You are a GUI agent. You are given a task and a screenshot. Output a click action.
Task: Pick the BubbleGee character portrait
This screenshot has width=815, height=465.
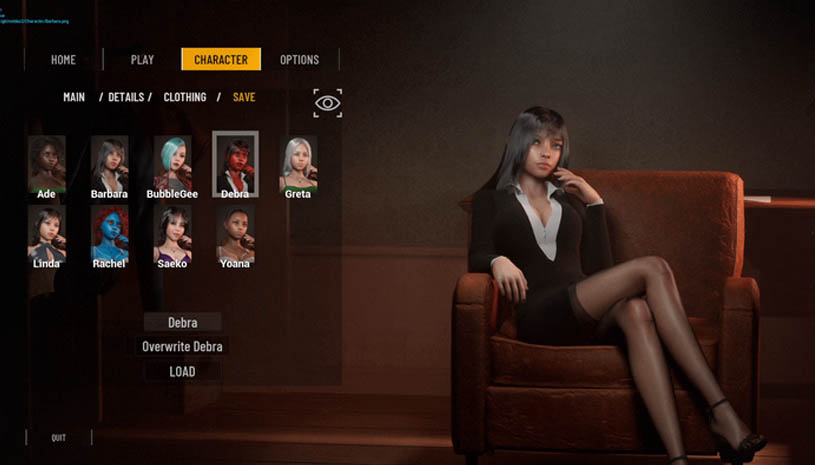click(172, 163)
